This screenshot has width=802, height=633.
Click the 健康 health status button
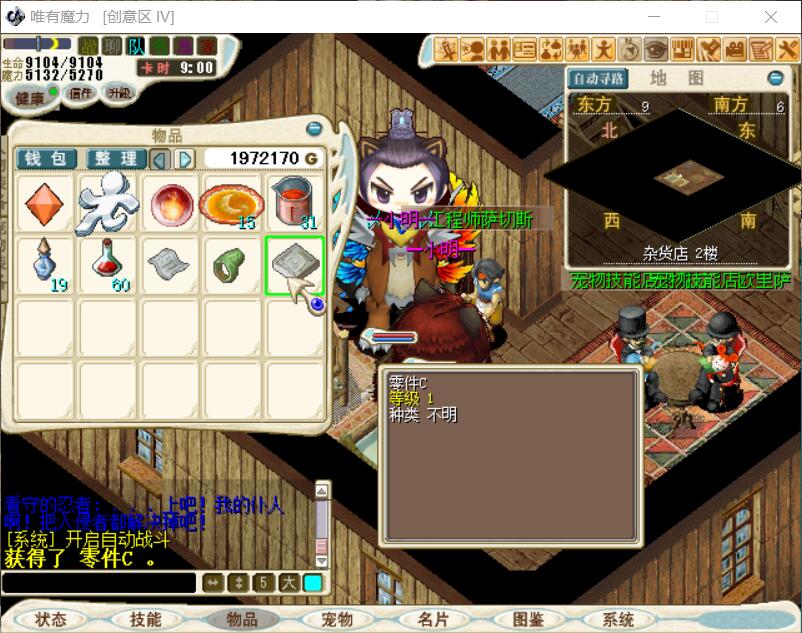30,97
